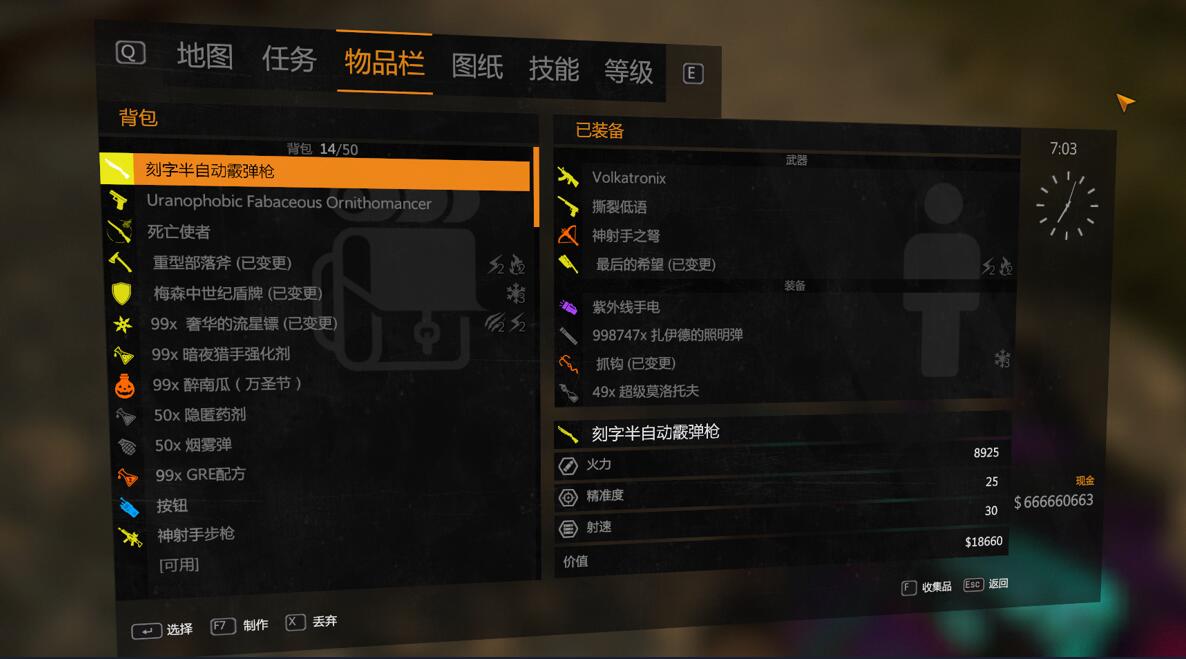Select the equipped Volkatronix weapon
This screenshot has height=659, width=1186.
(x=628, y=178)
